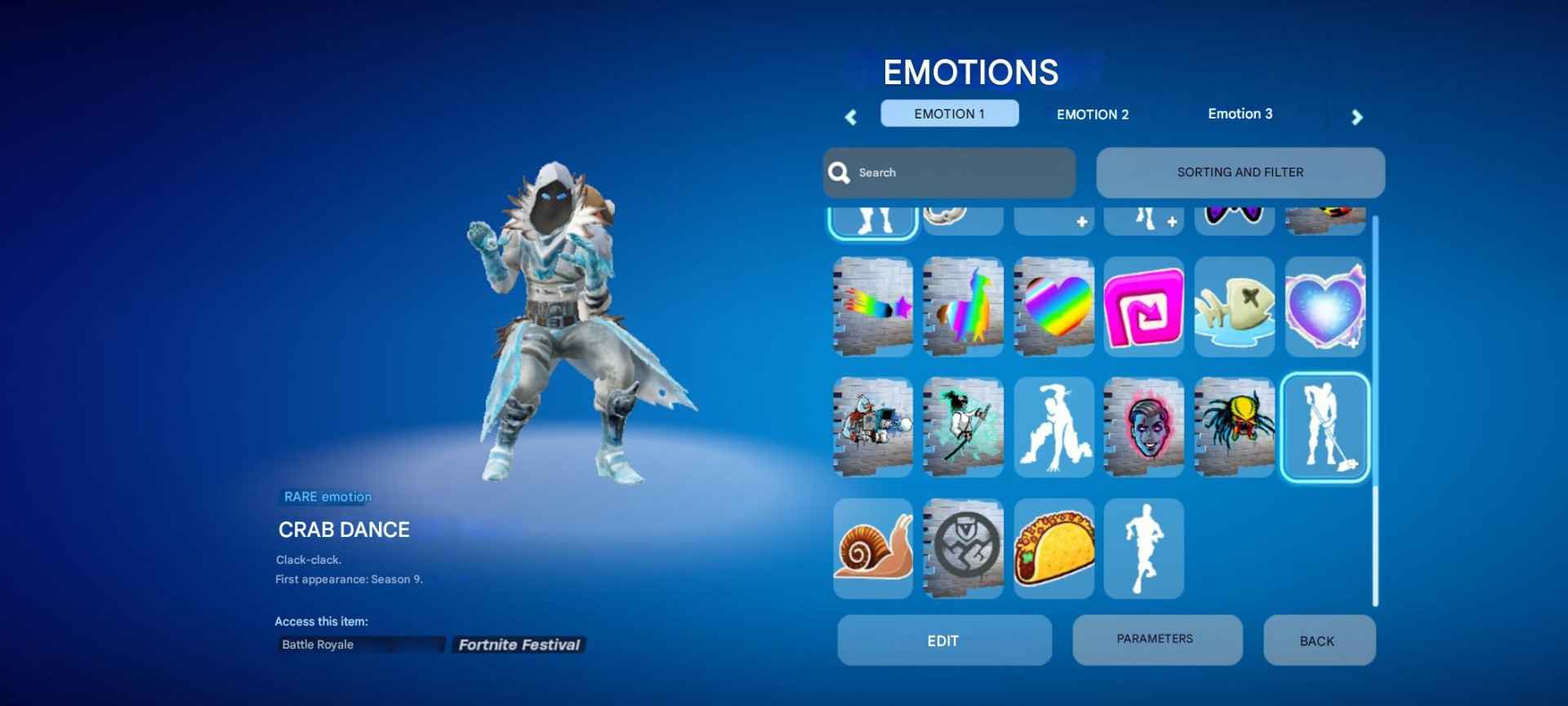
Task: Select the rainbow heart spray
Action: coord(1053,306)
